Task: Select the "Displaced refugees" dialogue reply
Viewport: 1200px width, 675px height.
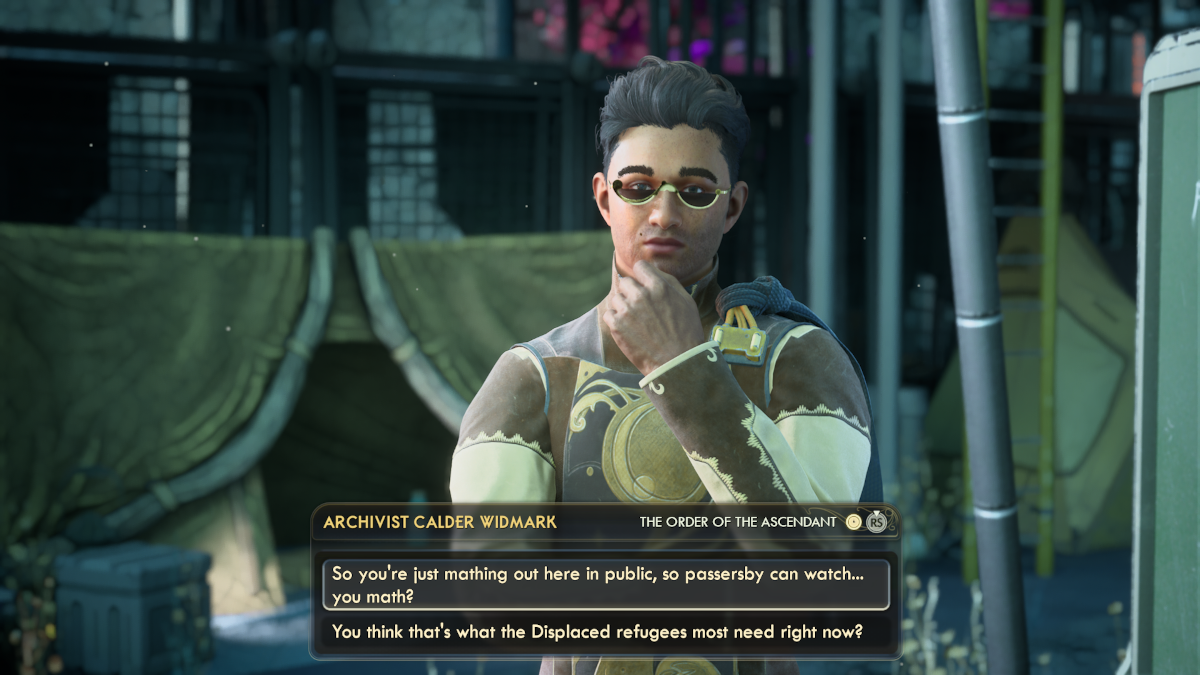Action: [598, 632]
